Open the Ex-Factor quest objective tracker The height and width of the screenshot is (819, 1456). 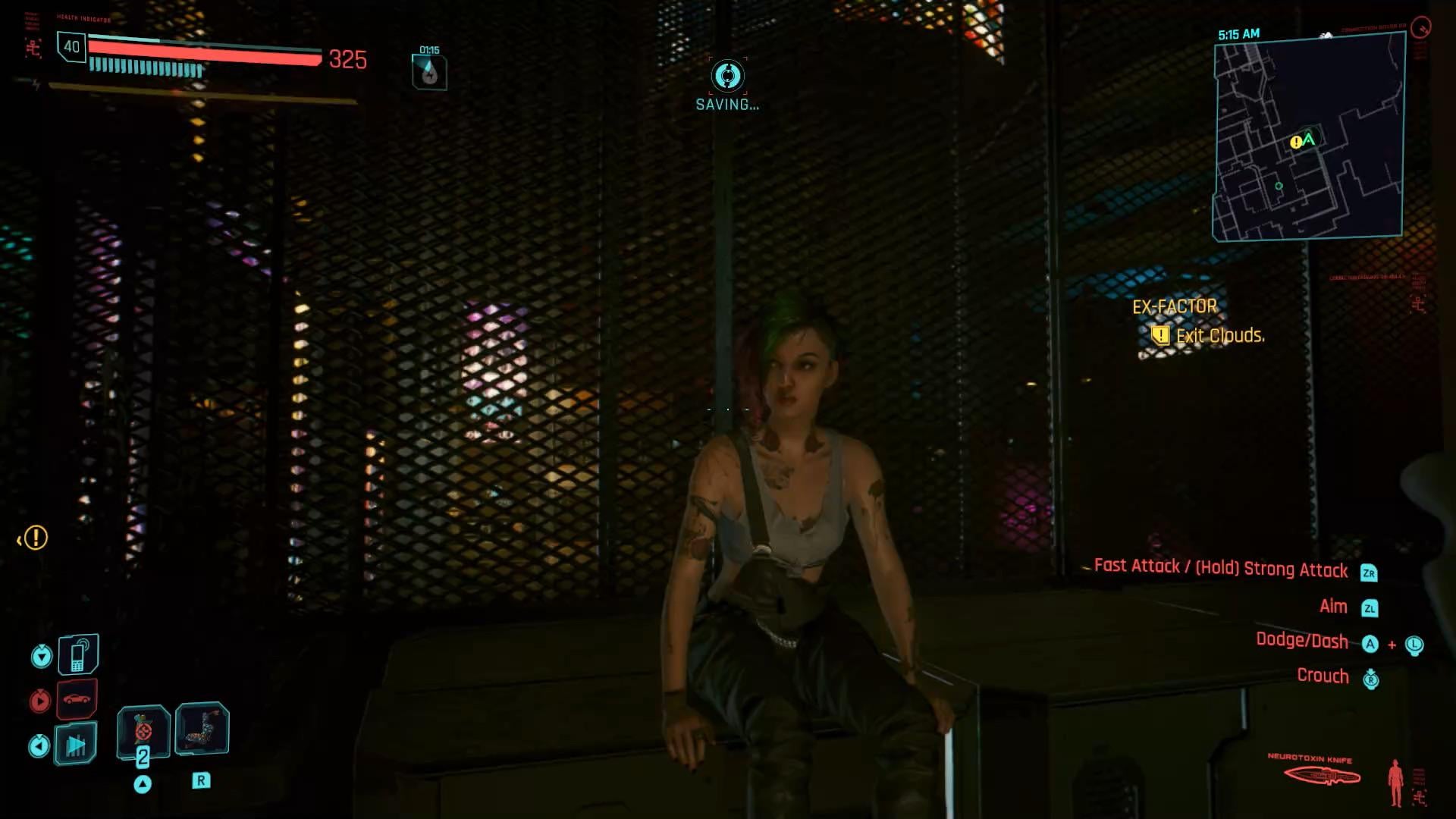1198,322
